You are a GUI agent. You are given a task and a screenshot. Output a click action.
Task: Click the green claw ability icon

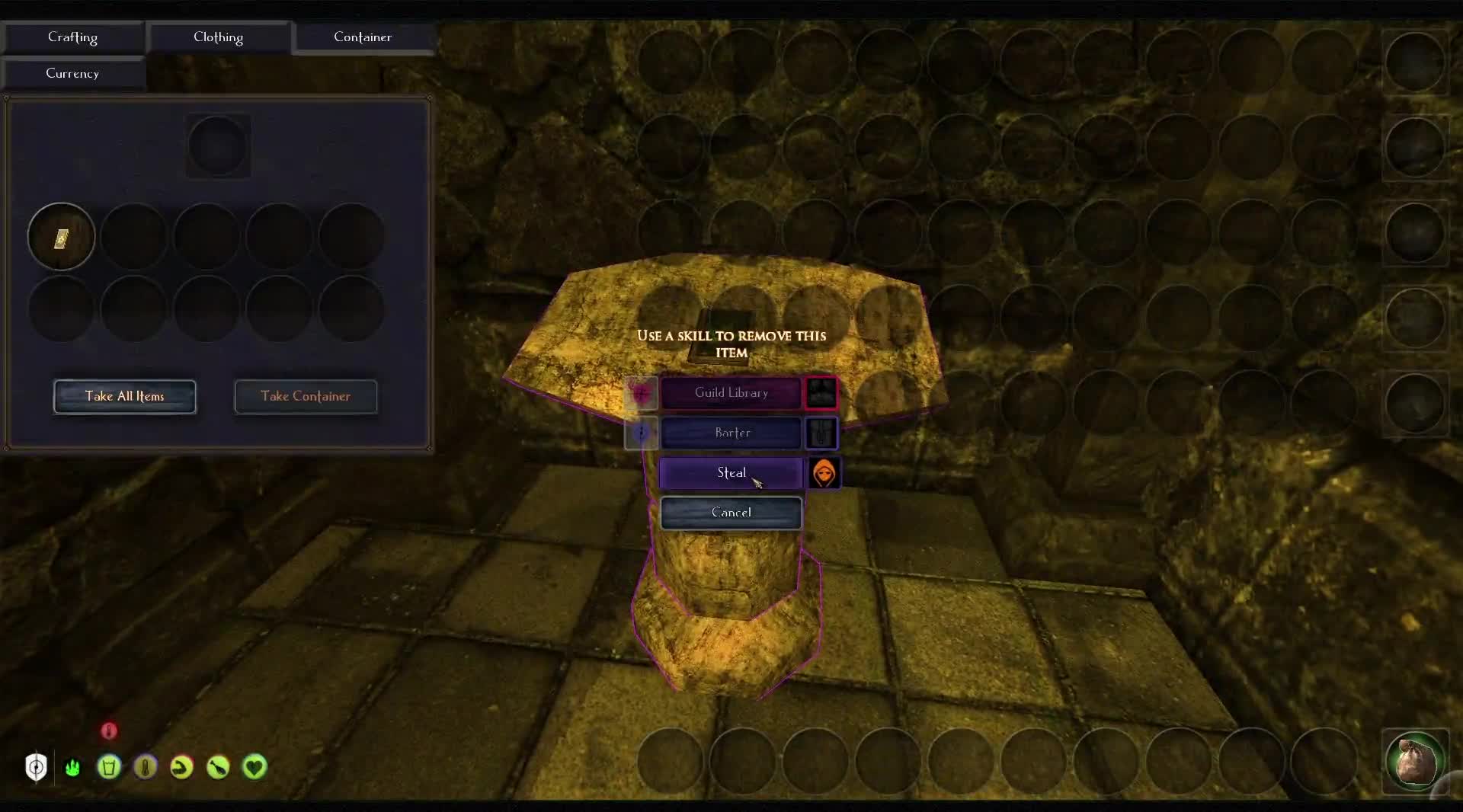(72, 768)
